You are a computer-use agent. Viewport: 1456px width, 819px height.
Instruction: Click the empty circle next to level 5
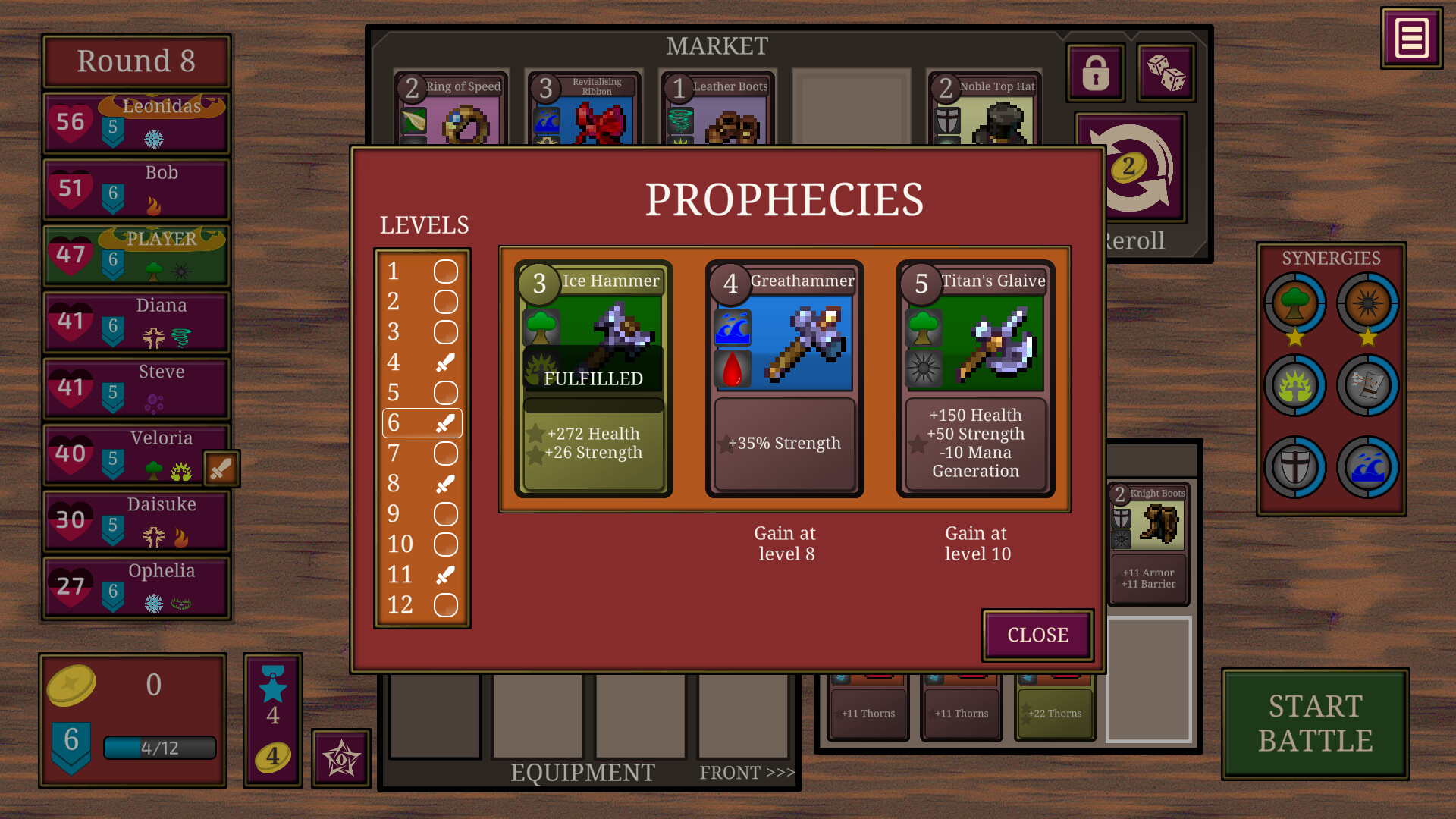point(446,393)
